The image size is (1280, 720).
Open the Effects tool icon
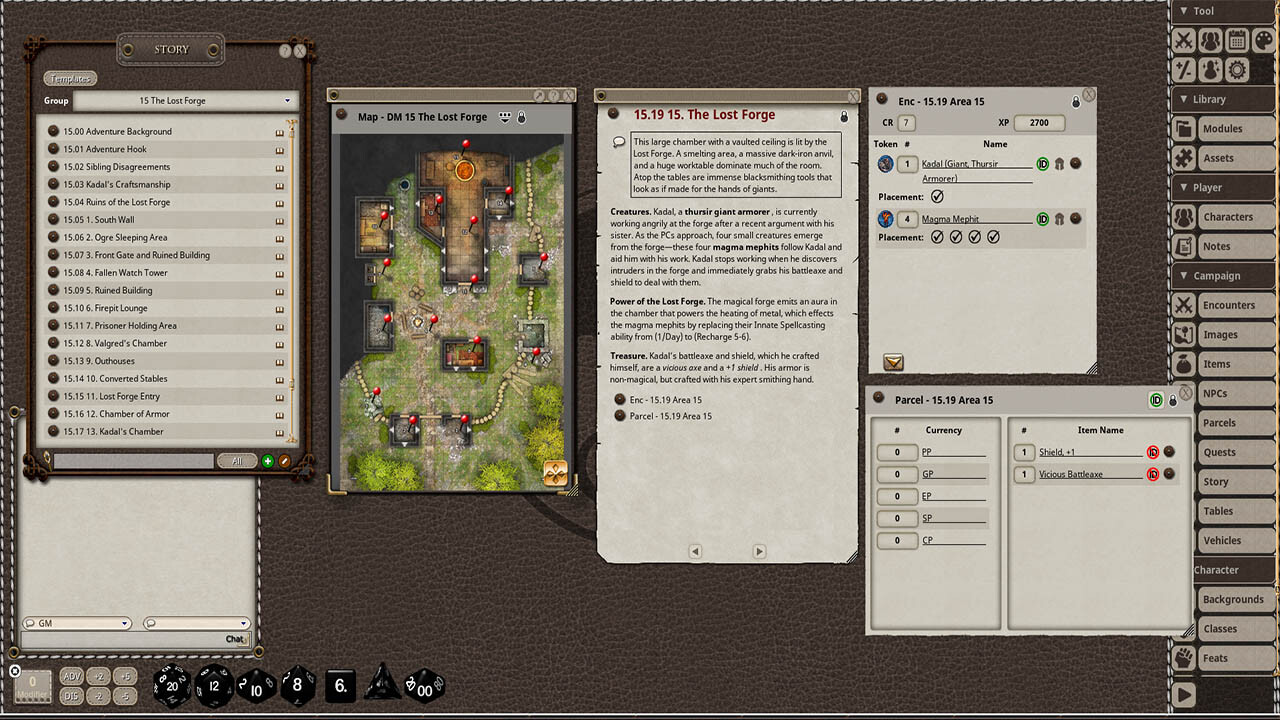pos(1208,70)
